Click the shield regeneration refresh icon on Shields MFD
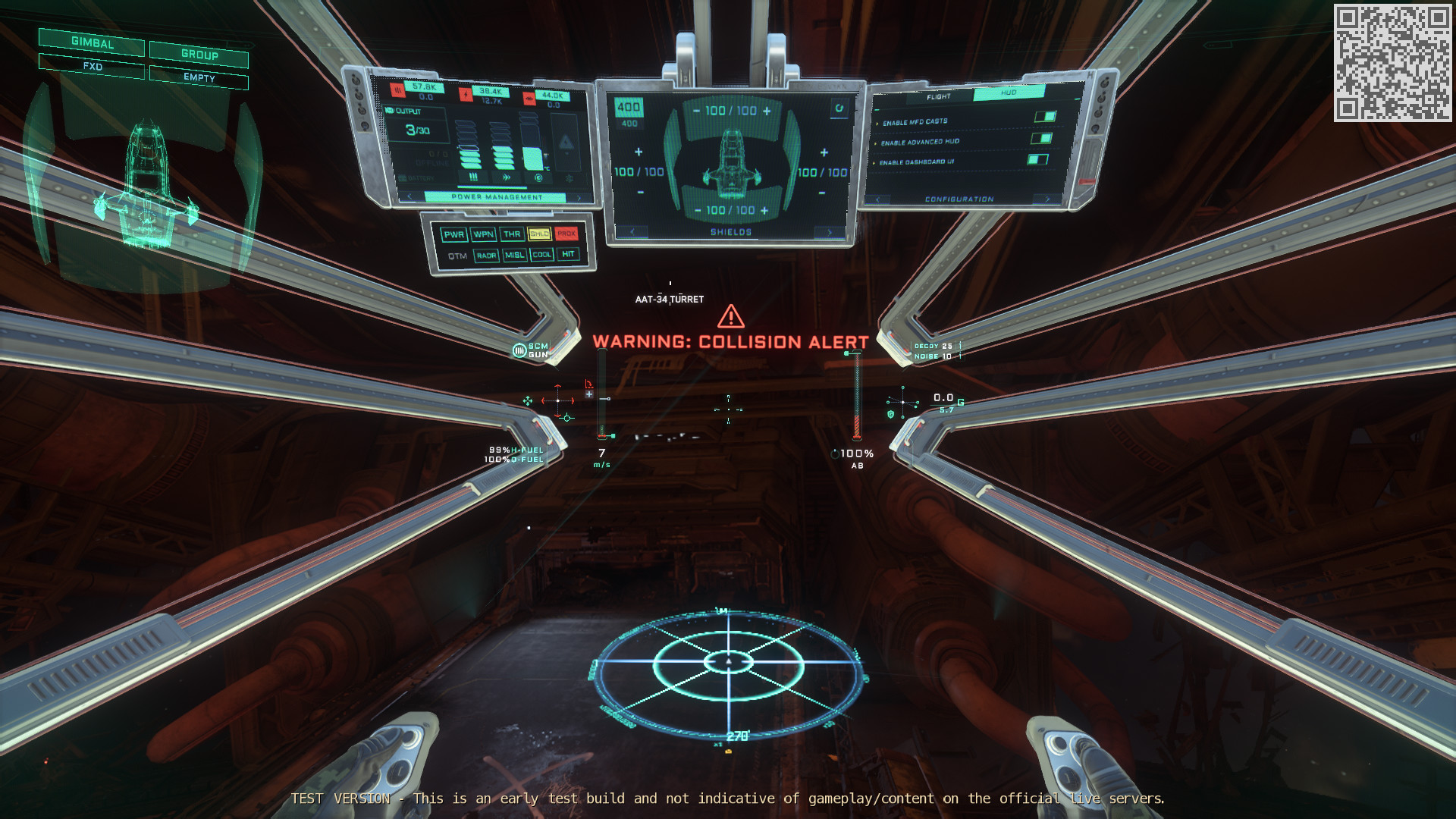This screenshot has height=819, width=1456. 839,108
